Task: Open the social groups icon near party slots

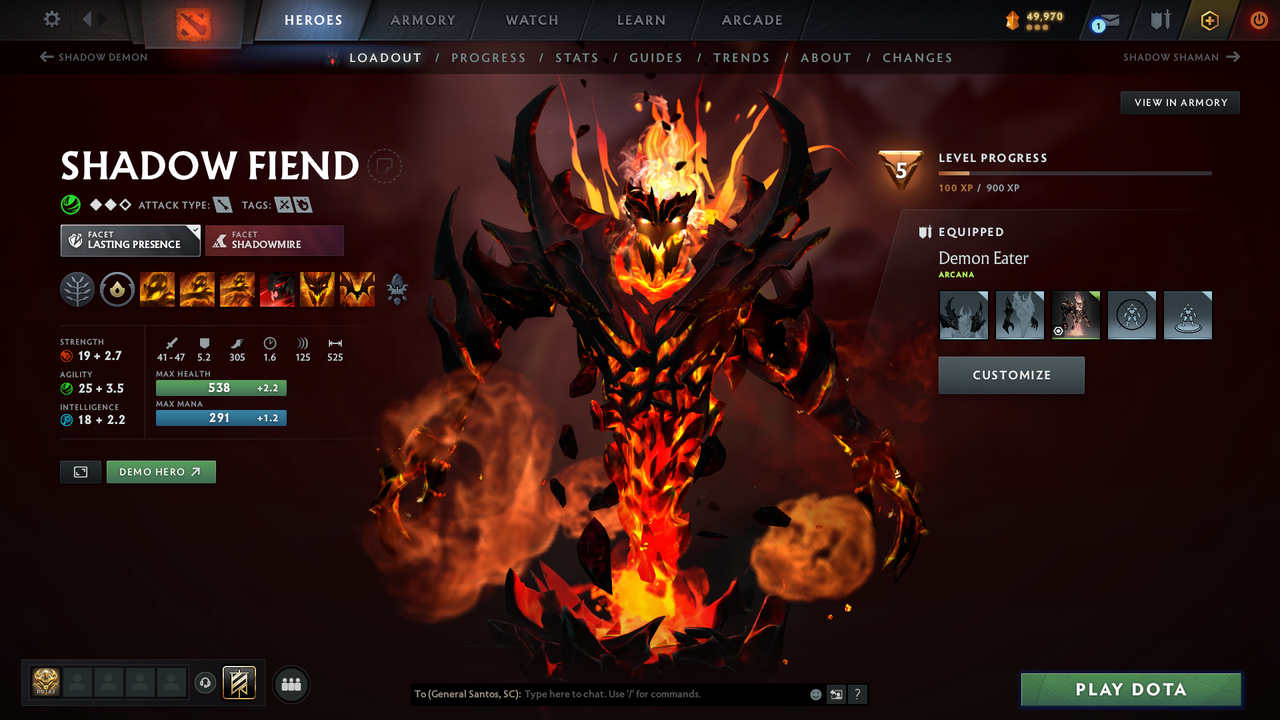Action: click(290, 684)
